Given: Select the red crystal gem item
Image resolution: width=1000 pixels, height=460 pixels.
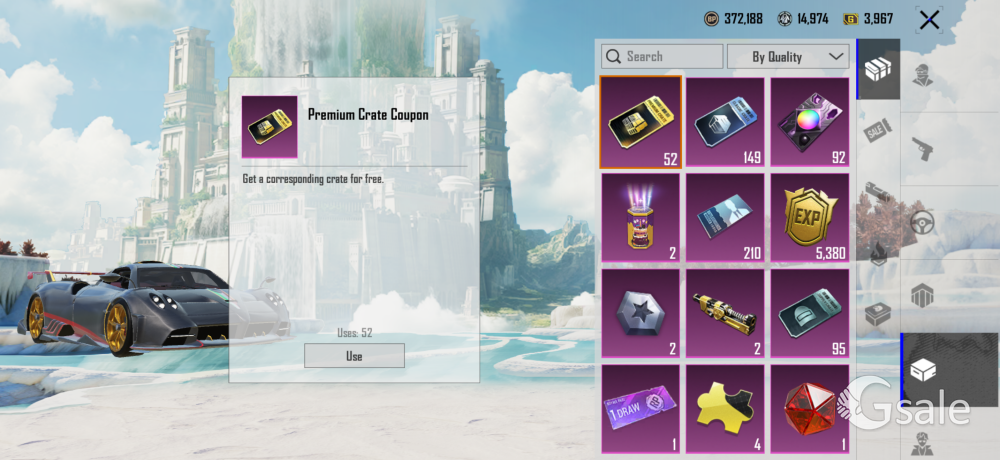Looking at the screenshot, I should [x=809, y=408].
